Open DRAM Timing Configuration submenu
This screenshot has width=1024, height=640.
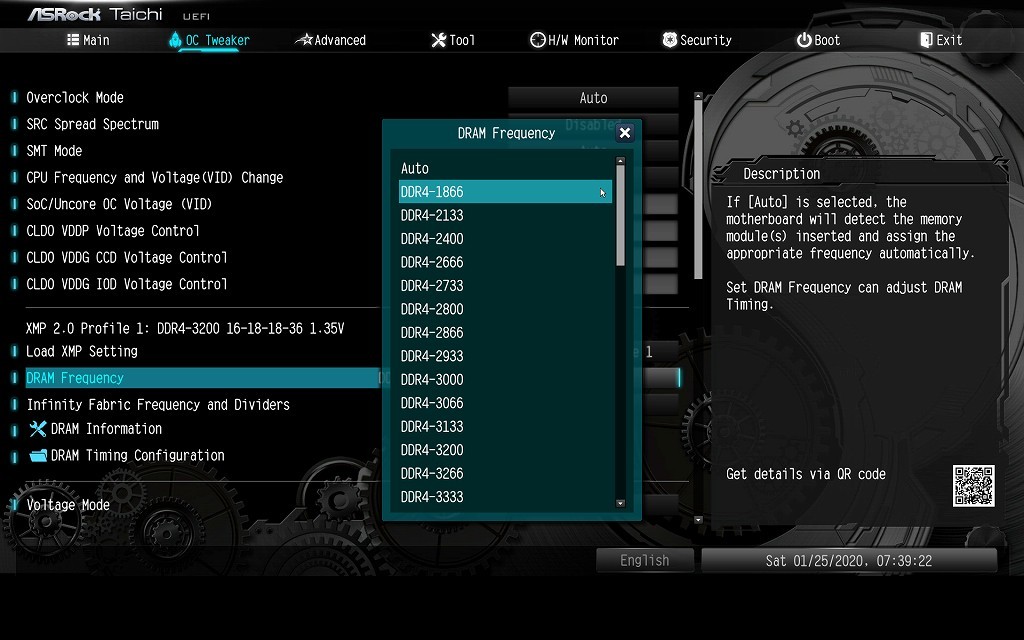137,455
